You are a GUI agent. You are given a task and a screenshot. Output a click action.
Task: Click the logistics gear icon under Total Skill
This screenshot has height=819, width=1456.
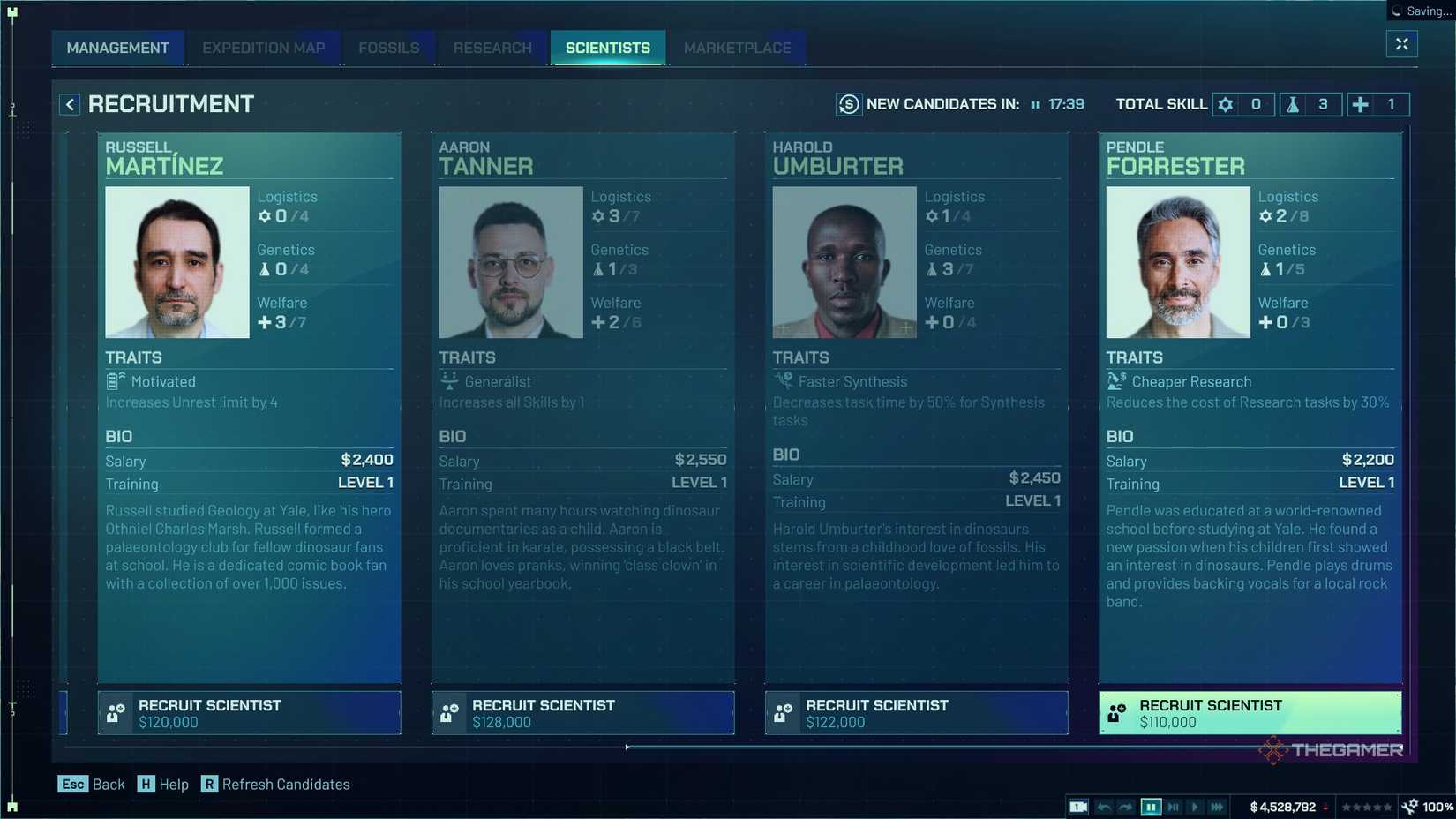[1226, 104]
